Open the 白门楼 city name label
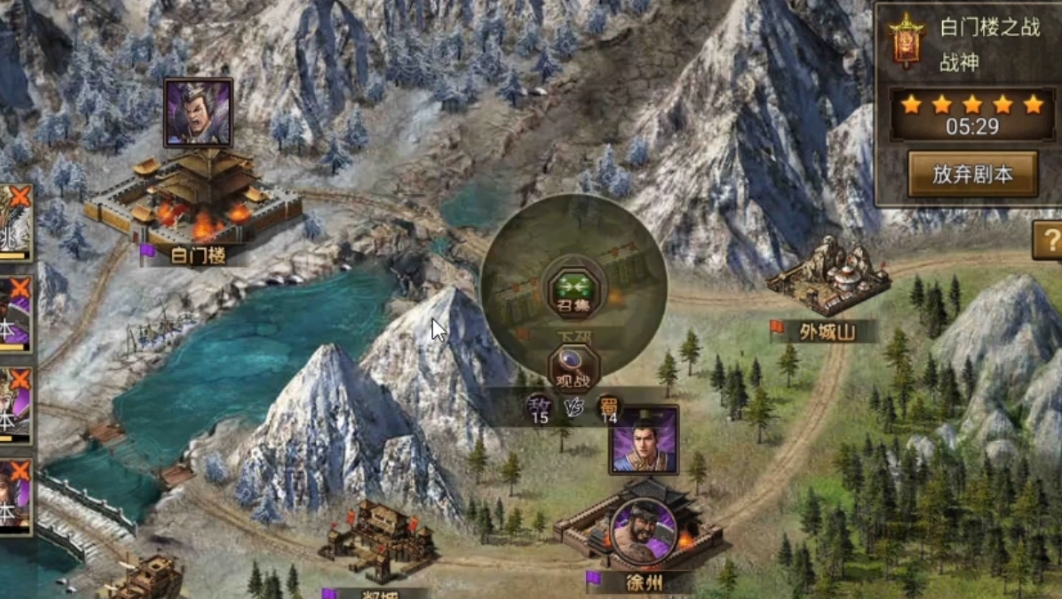The width and height of the screenshot is (1062, 599). pyautogui.click(x=198, y=255)
